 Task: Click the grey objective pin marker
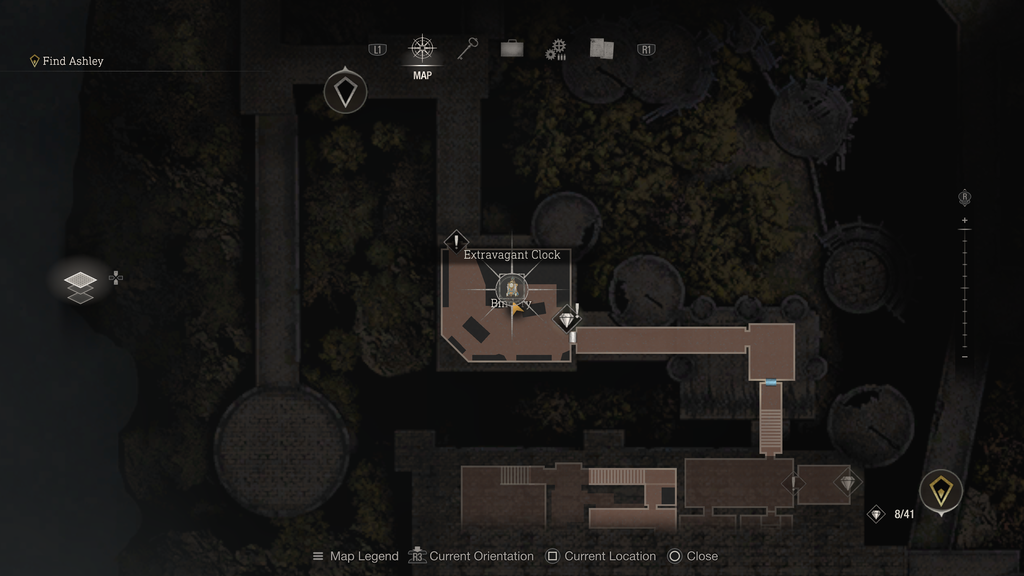coord(345,93)
